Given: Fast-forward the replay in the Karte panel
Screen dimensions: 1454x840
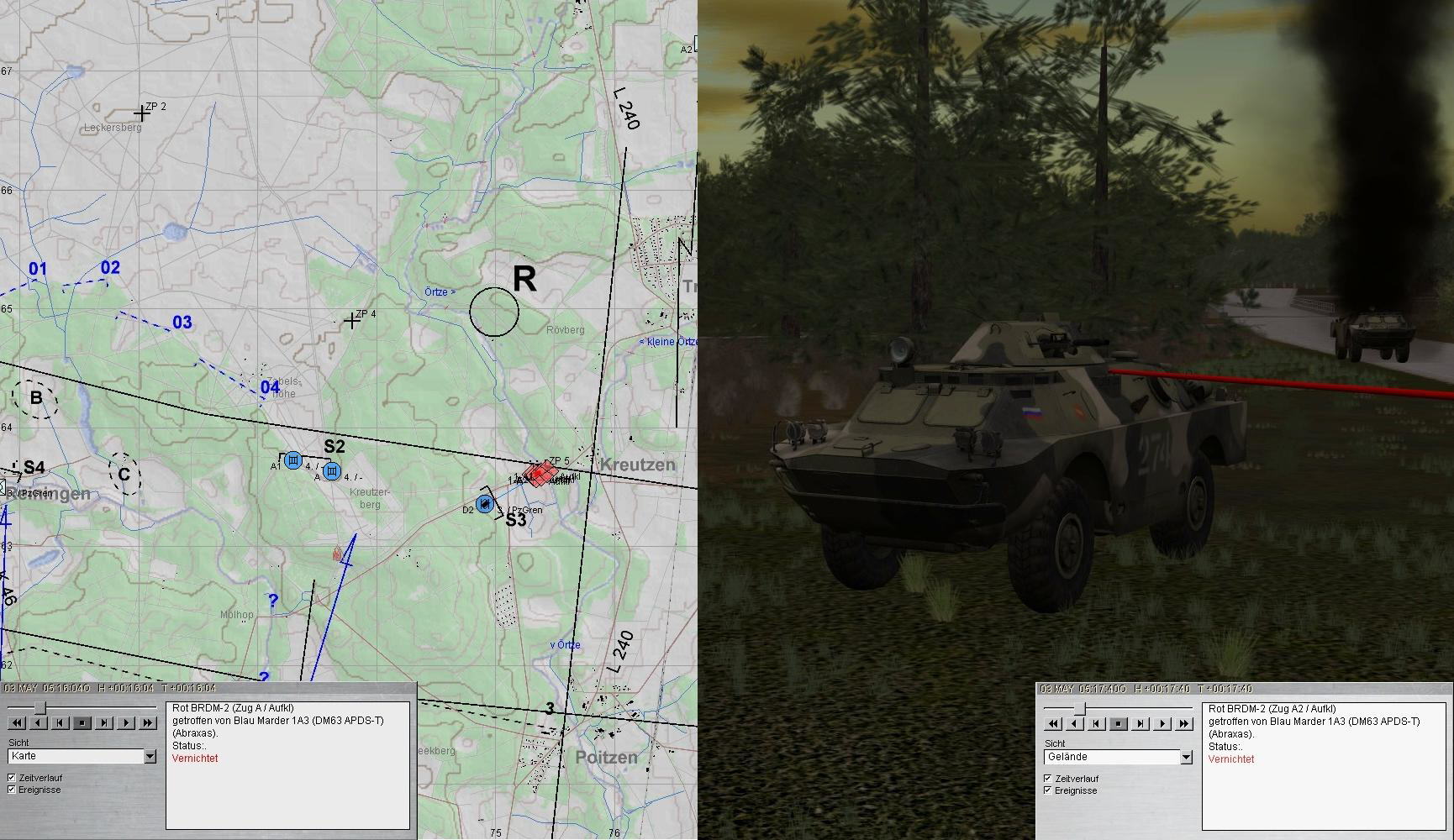Looking at the screenshot, I should coord(148,722).
